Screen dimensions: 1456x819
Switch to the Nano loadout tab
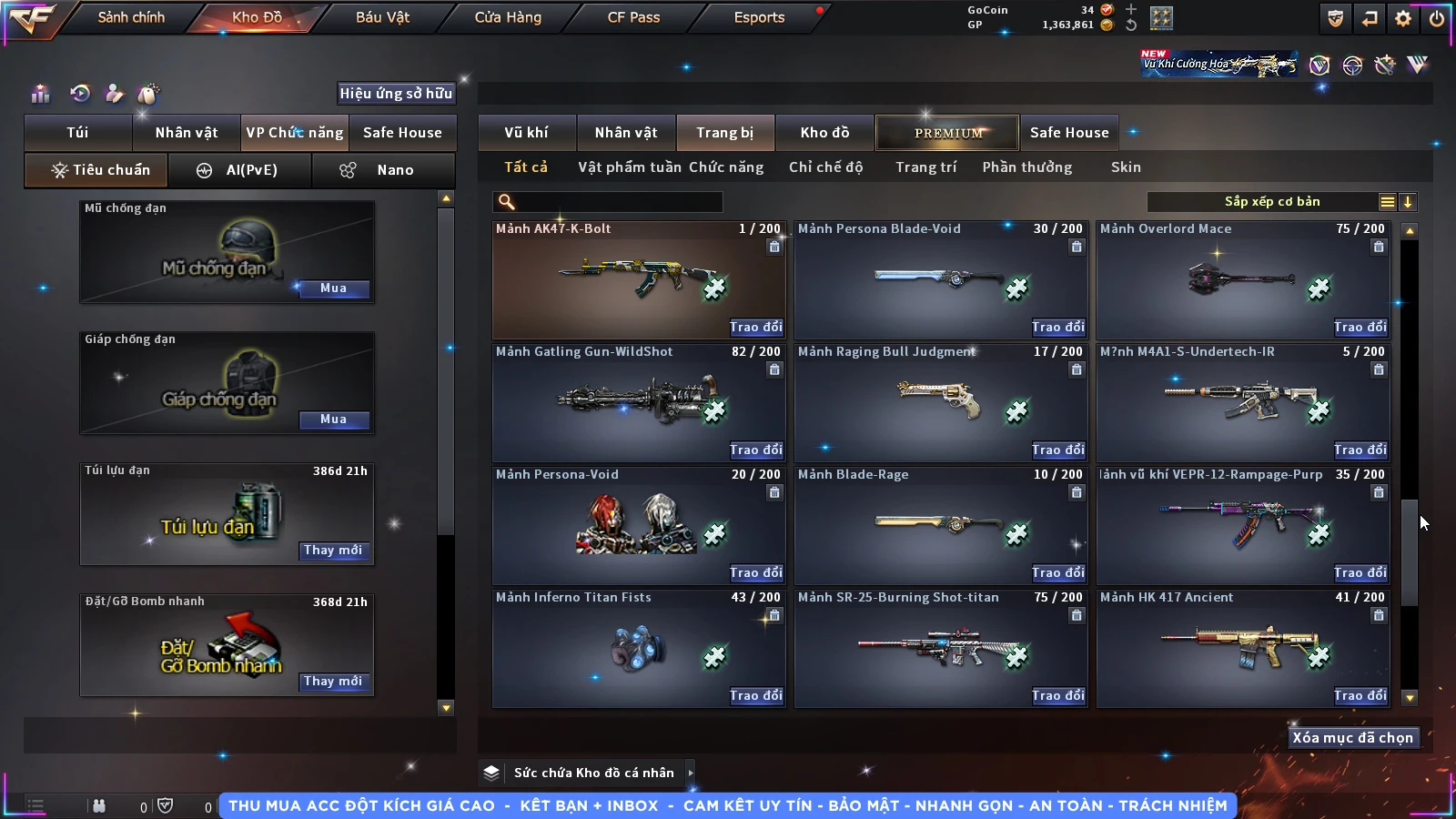point(382,170)
